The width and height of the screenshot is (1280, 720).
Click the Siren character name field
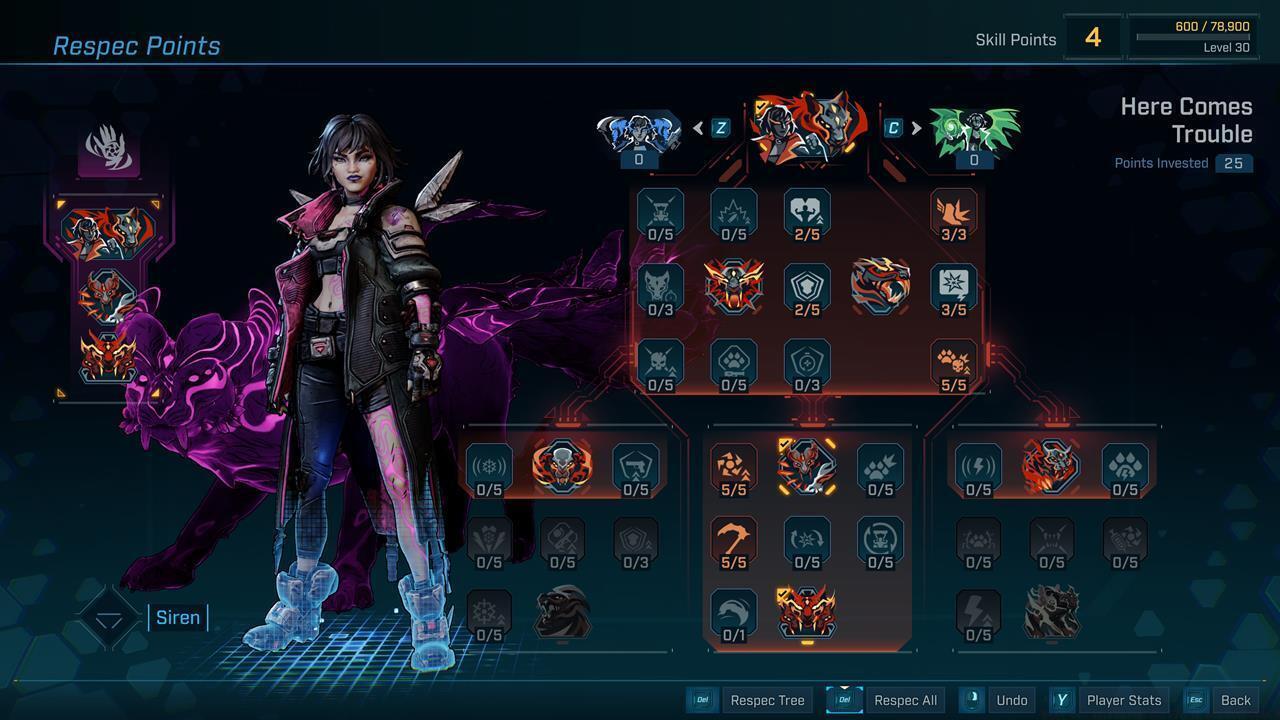(x=178, y=617)
